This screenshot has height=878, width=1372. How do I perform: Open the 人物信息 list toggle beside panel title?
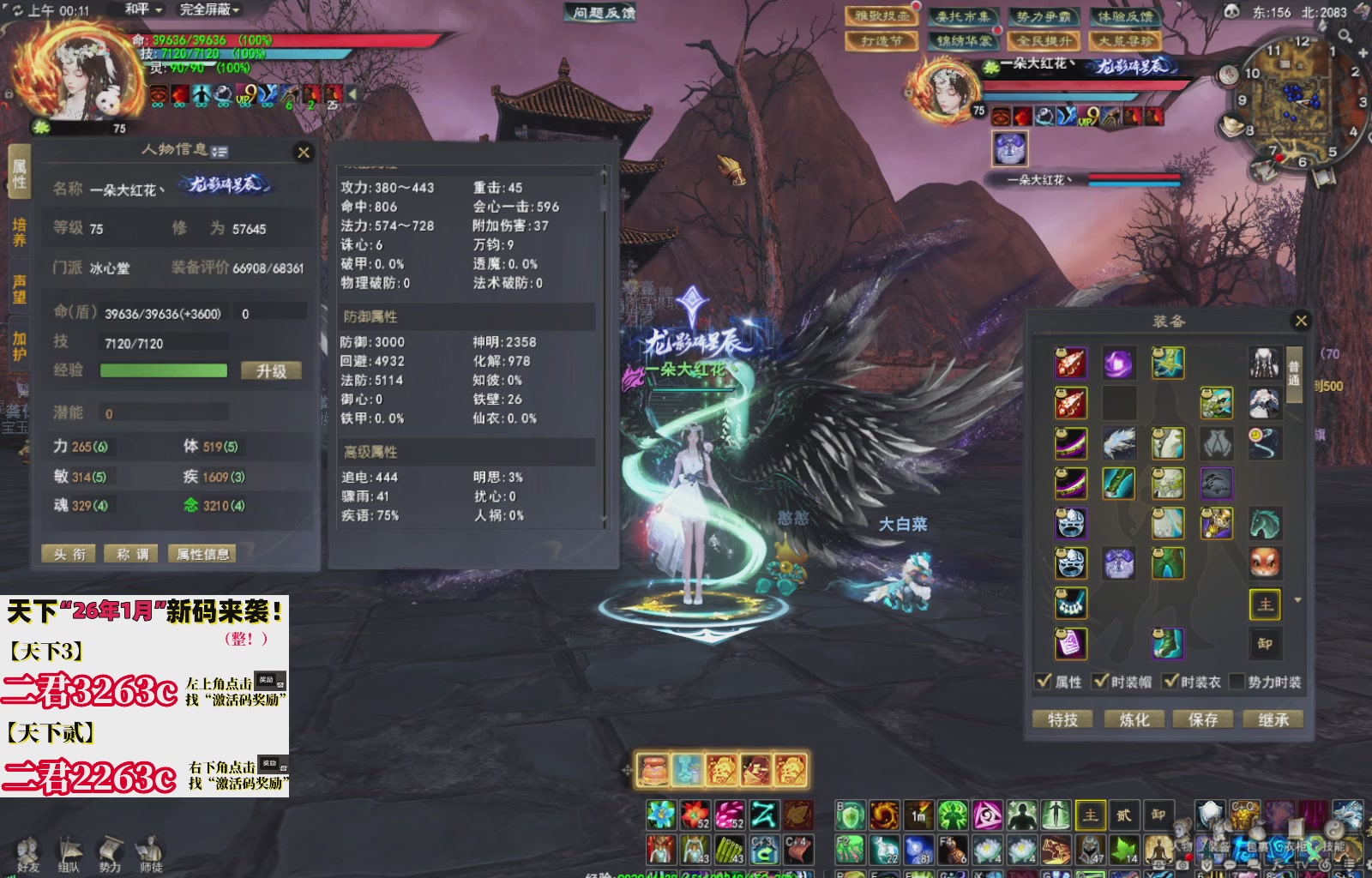pyautogui.click(x=219, y=151)
